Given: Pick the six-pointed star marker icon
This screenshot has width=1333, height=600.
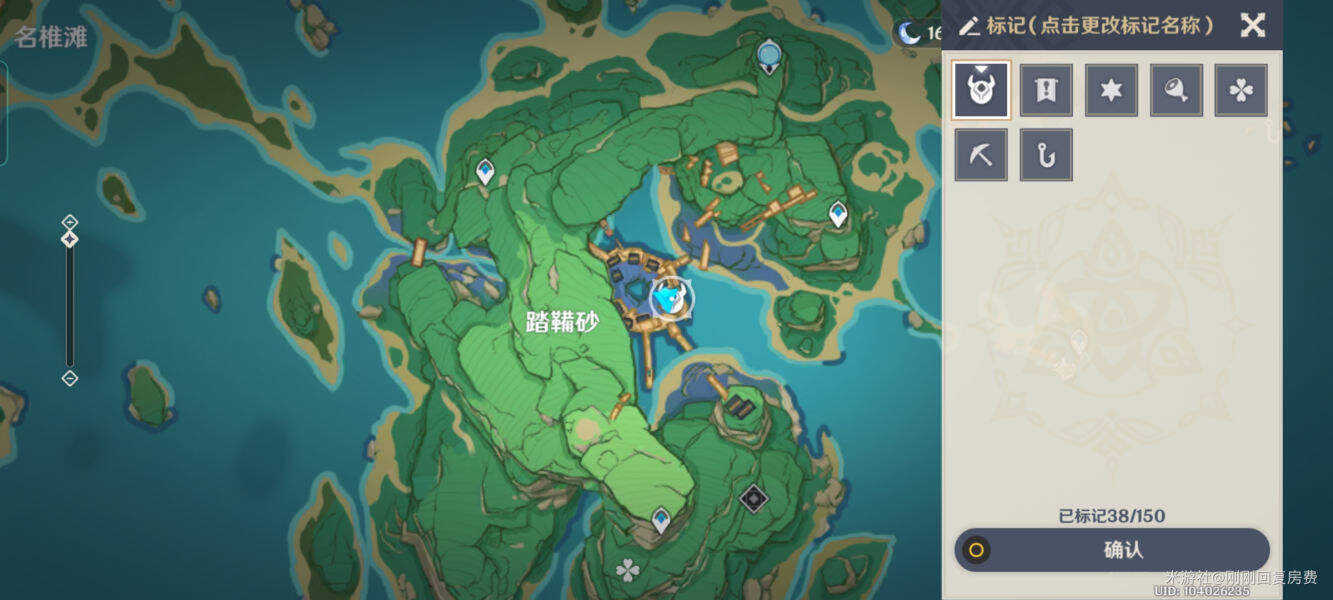Looking at the screenshot, I should (1111, 90).
